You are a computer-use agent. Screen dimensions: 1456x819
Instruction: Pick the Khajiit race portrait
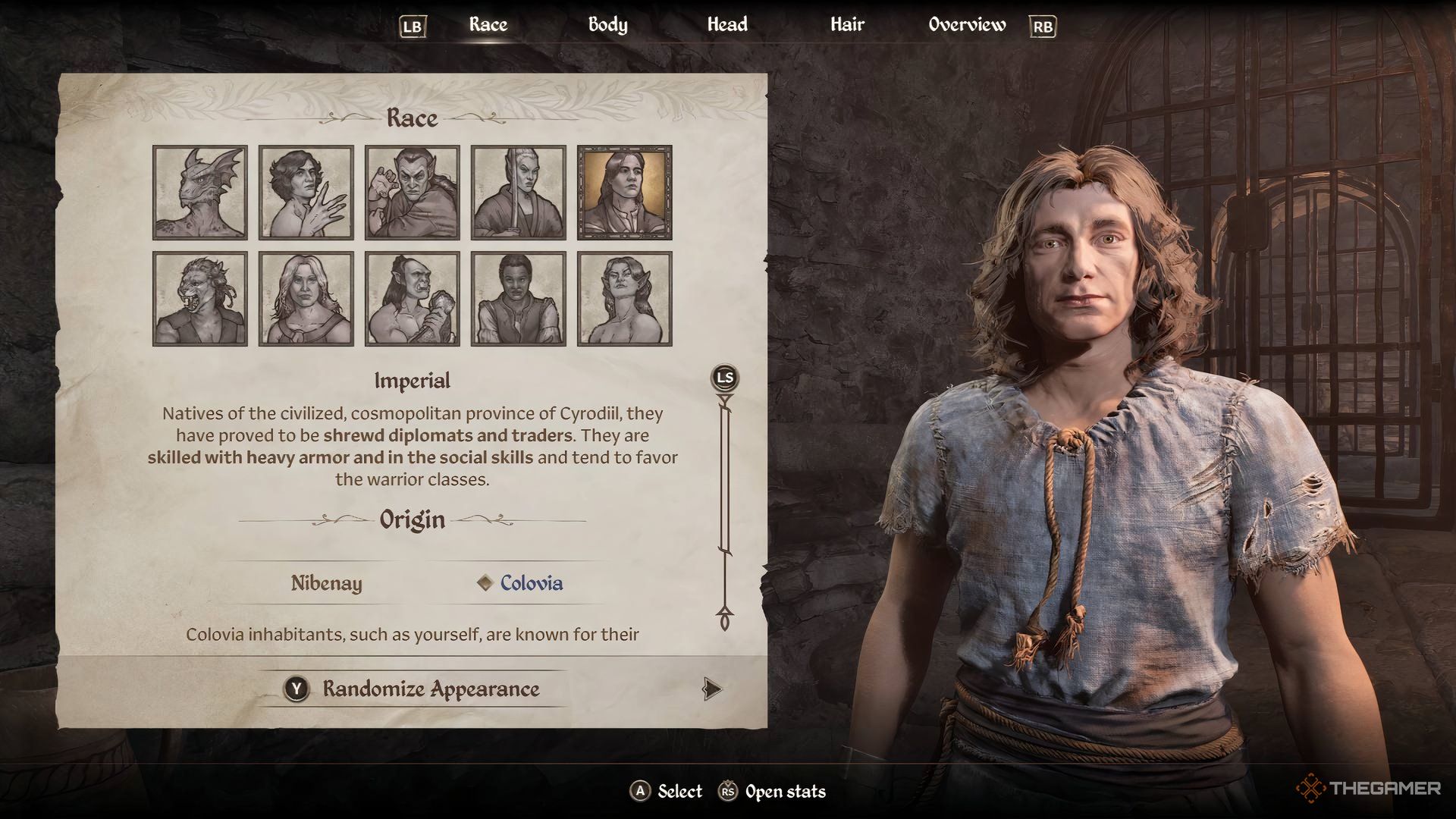[199, 298]
